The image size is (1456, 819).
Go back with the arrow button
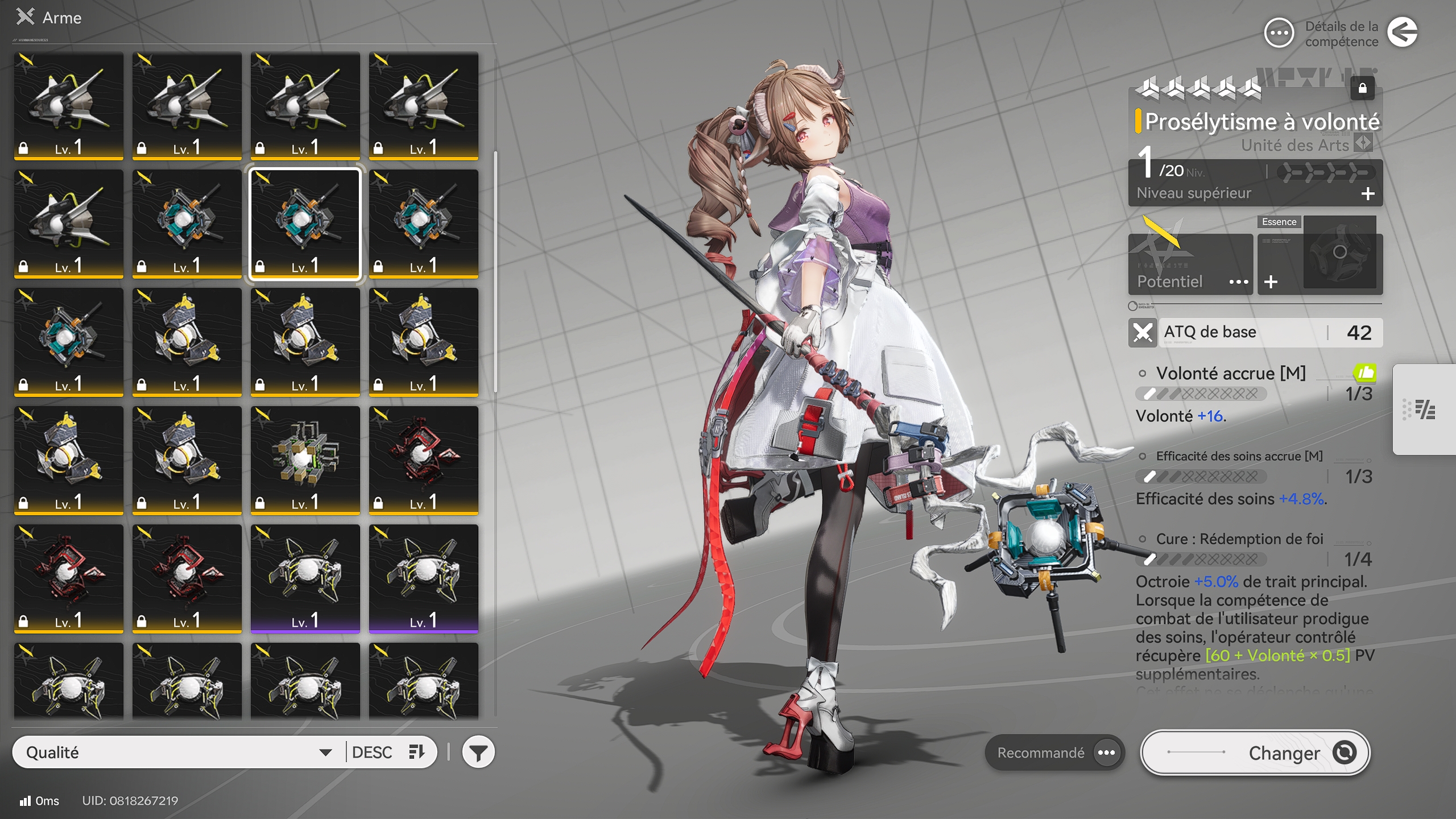coord(1402,32)
